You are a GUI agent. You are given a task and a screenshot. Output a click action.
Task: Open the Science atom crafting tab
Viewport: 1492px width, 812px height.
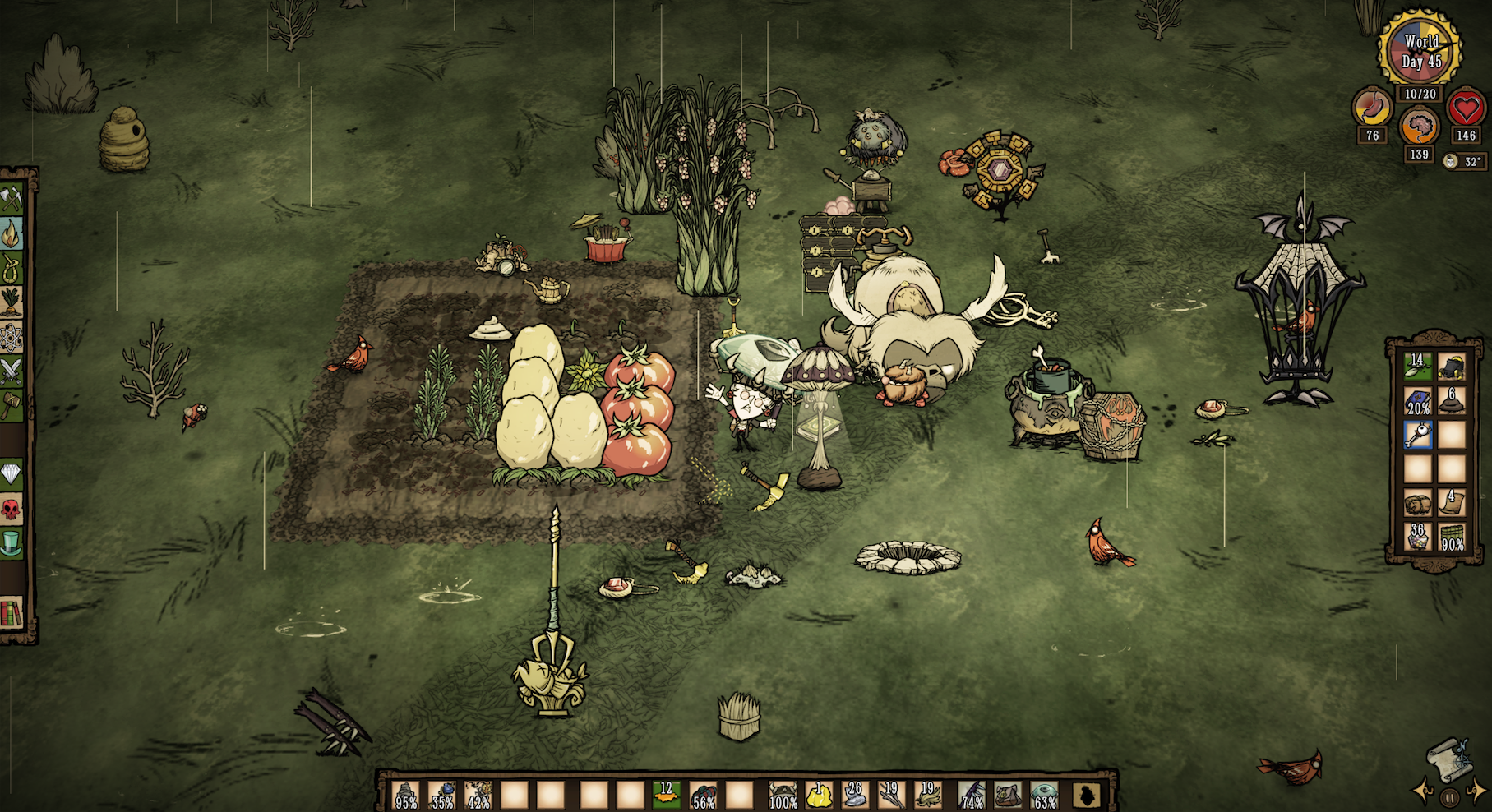click(x=12, y=337)
